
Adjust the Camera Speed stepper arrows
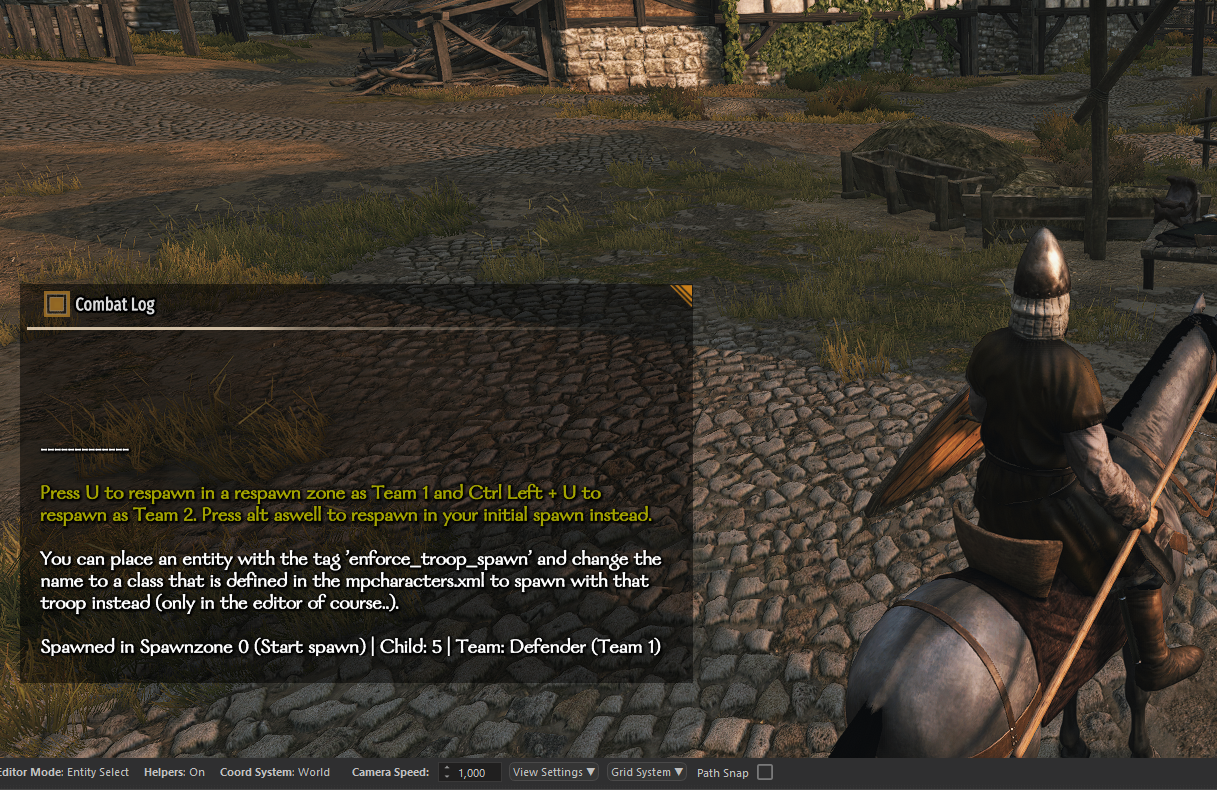click(446, 773)
